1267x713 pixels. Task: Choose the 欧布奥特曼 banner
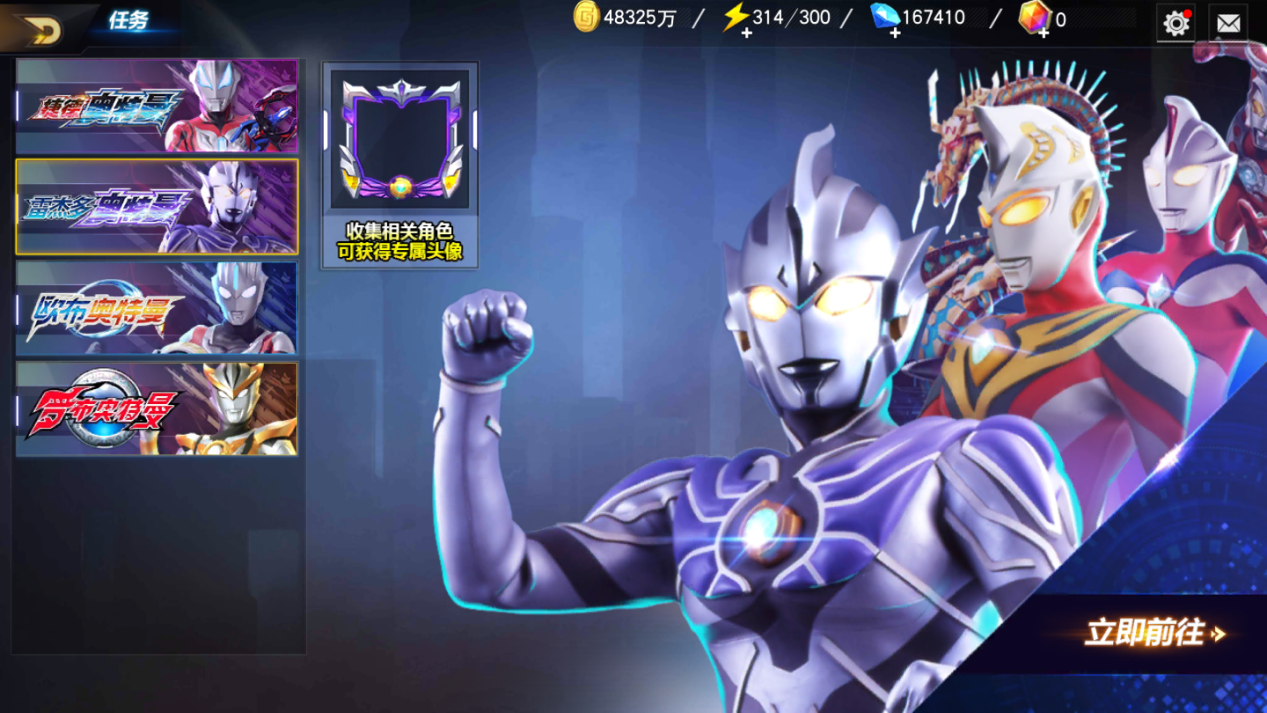157,308
